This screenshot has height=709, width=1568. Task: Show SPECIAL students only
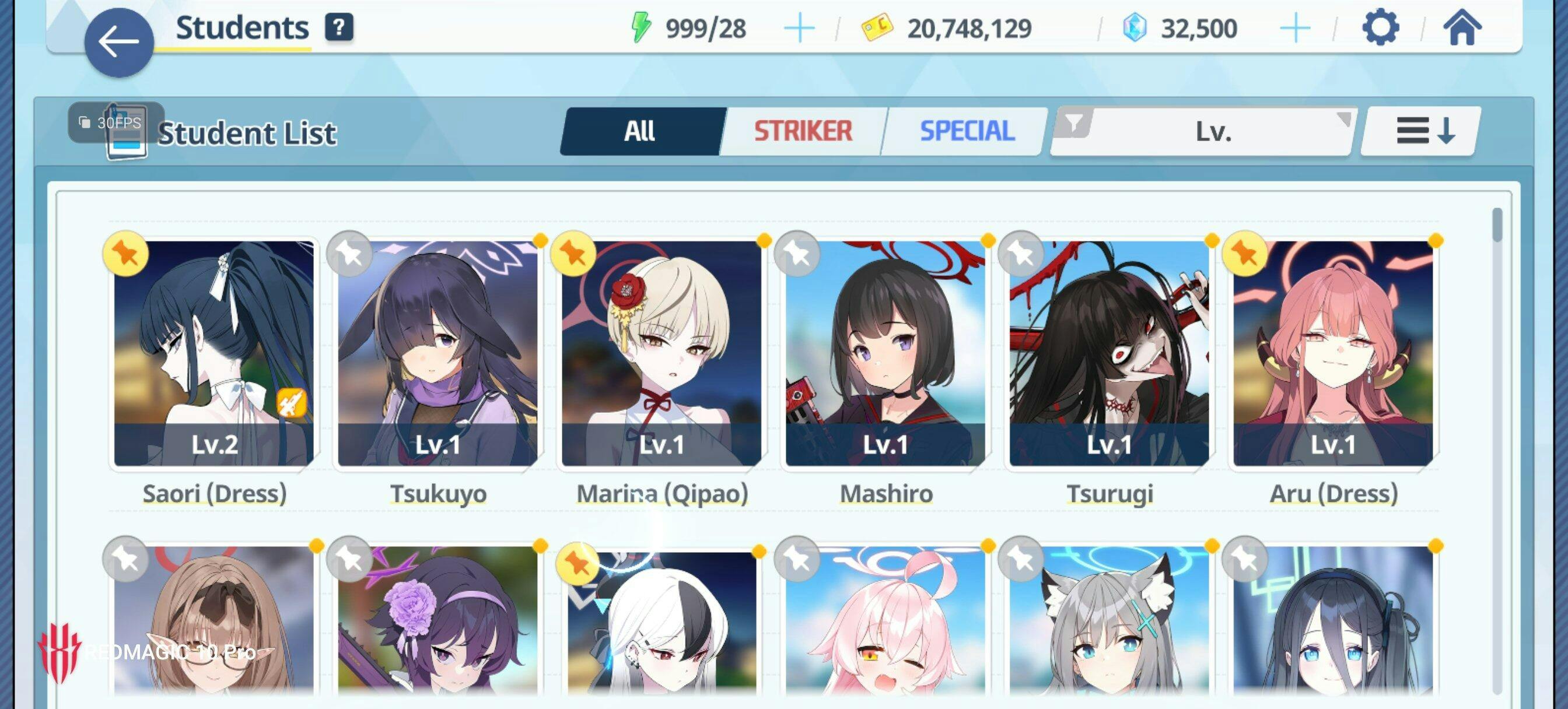pyautogui.click(x=967, y=131)
